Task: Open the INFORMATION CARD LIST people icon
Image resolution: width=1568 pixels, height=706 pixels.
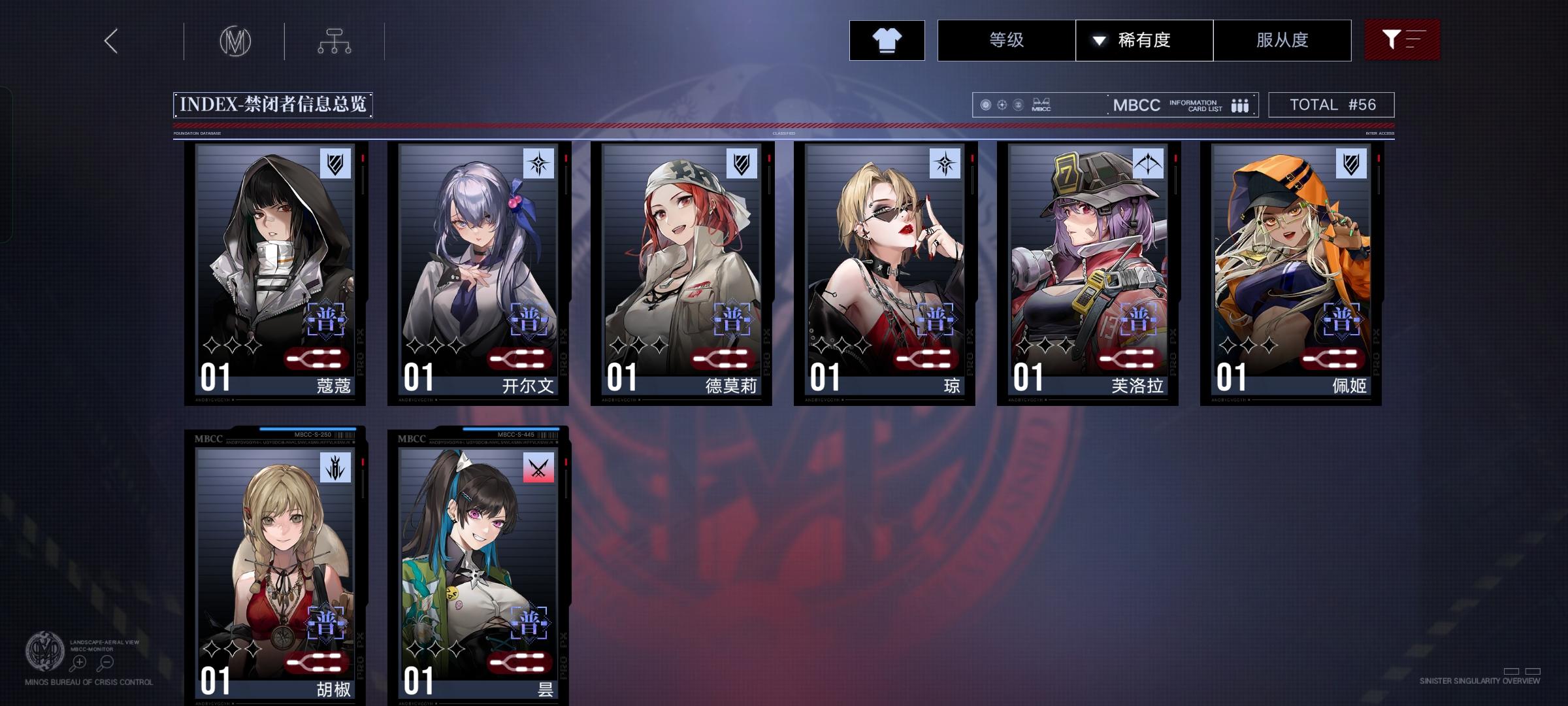Action: [1239, 105]
